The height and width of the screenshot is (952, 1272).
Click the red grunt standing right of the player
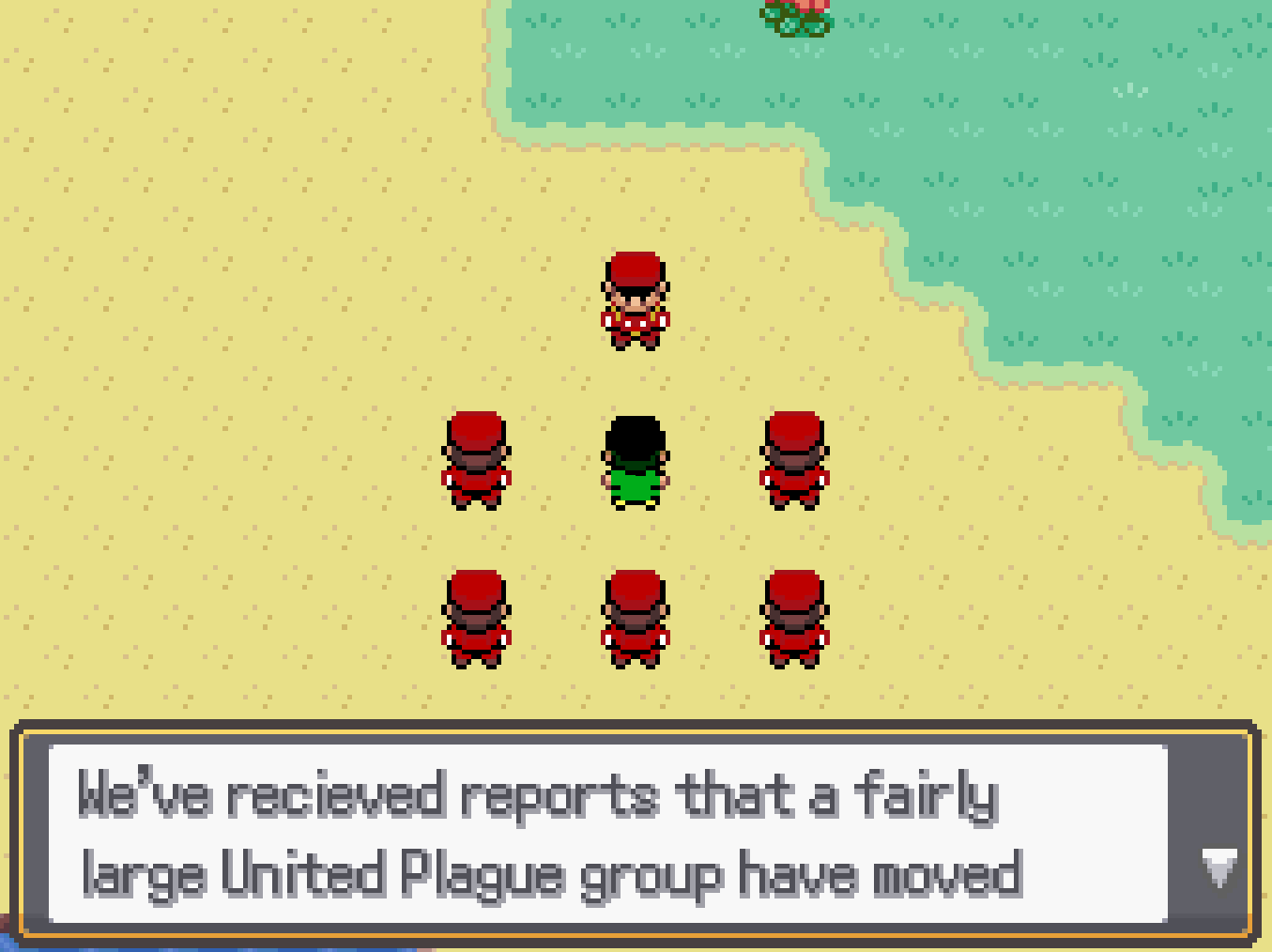pyautogui.click(x=794, y=460)
